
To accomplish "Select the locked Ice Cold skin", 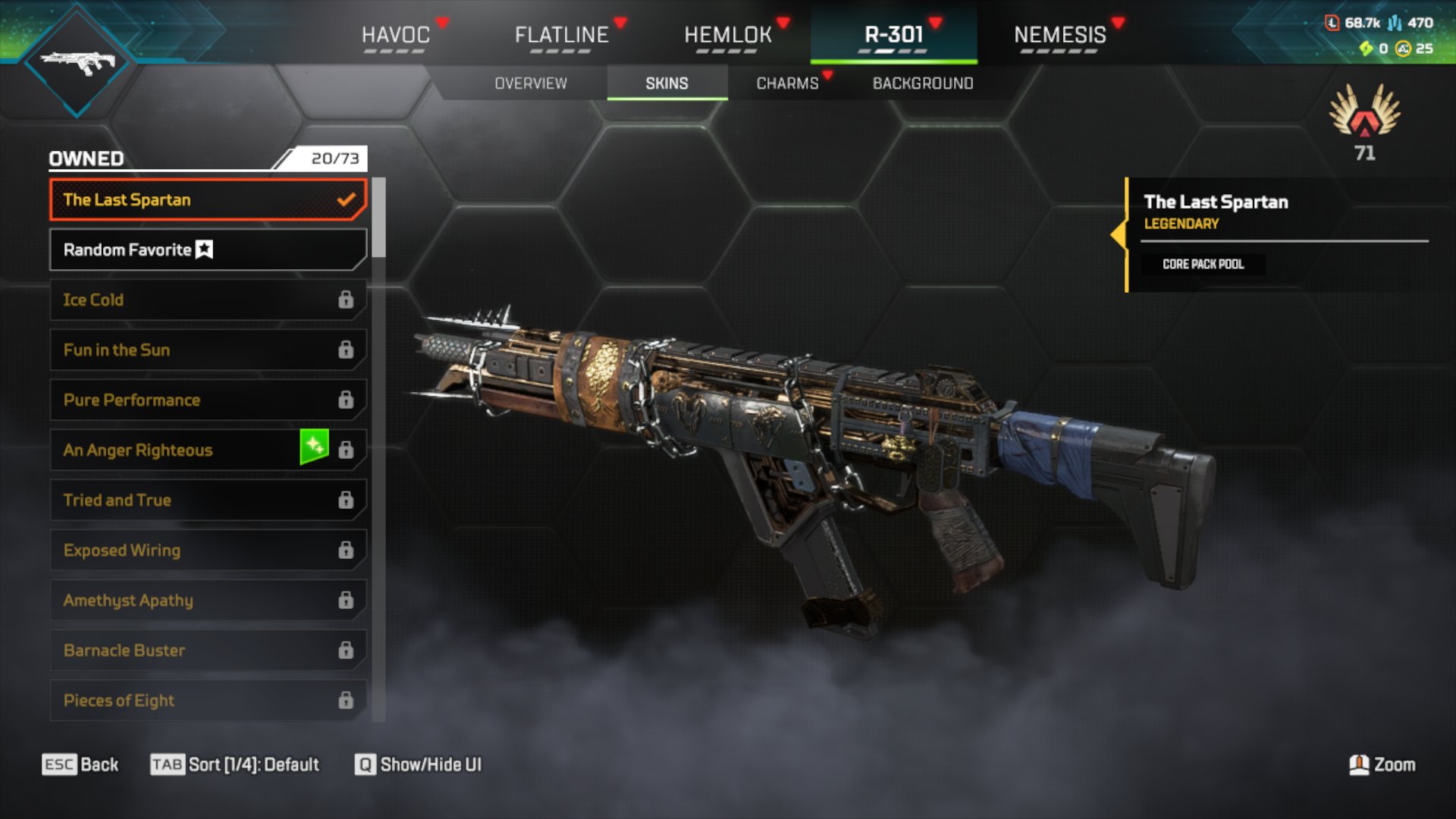I will [x=207, y=300].
